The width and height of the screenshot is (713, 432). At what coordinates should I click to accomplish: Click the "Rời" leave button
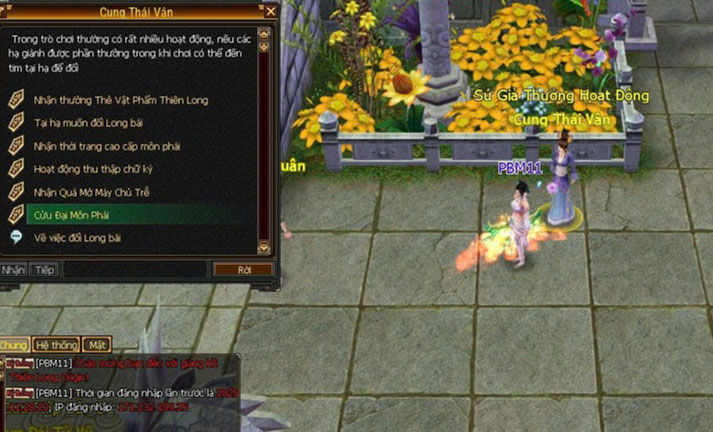coord(243,270)
